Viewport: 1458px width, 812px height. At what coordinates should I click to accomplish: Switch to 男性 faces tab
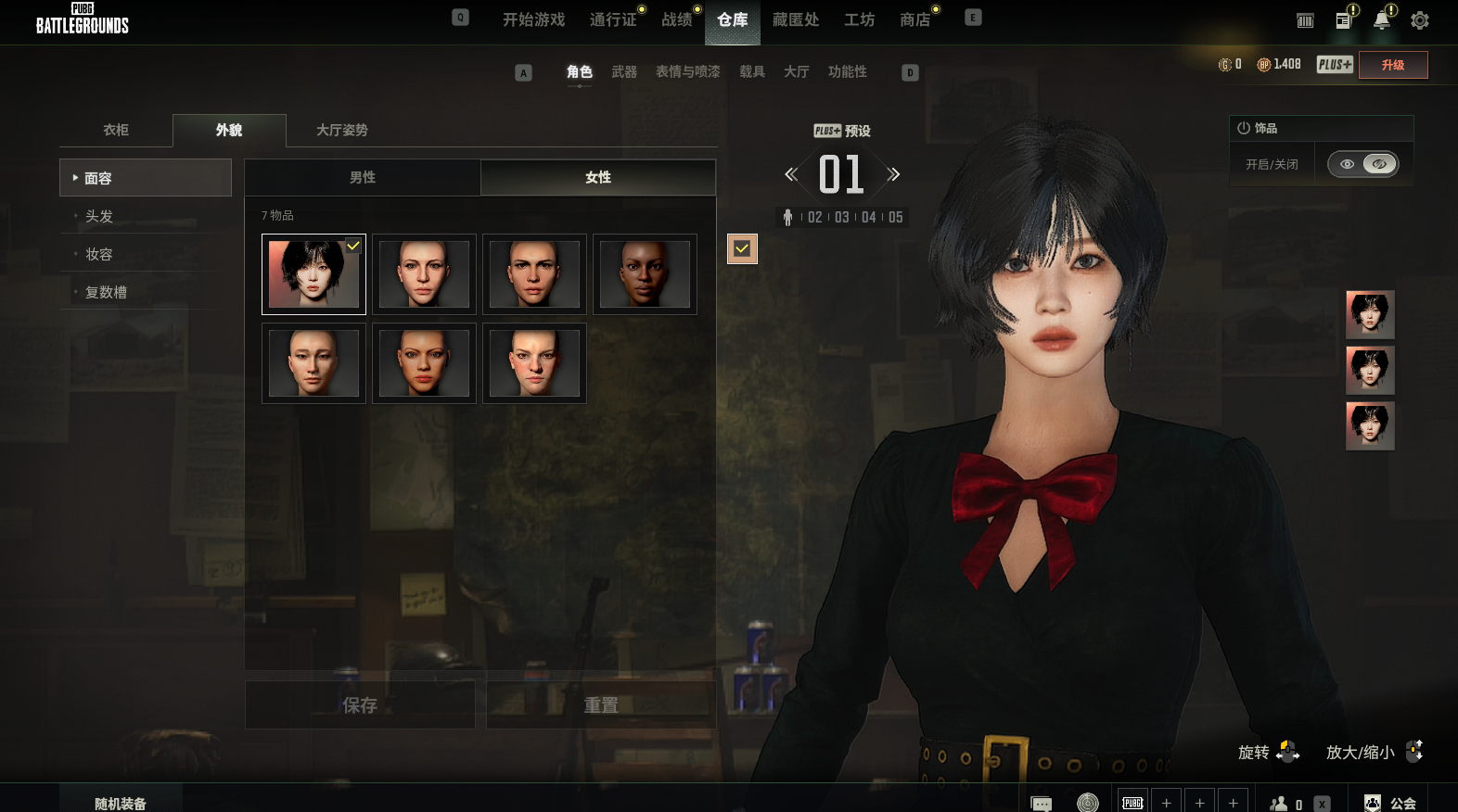363,177
